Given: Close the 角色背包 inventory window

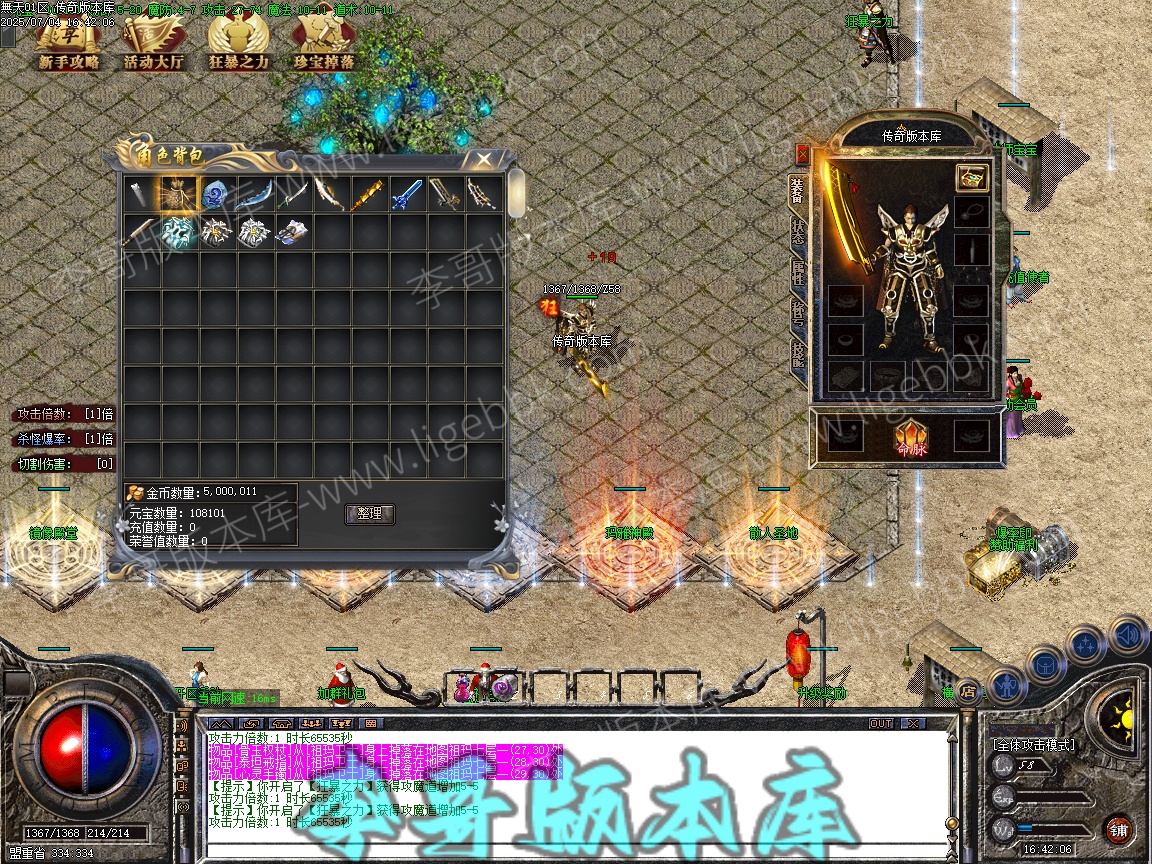Looking at the screenshot, I should 483,159.
